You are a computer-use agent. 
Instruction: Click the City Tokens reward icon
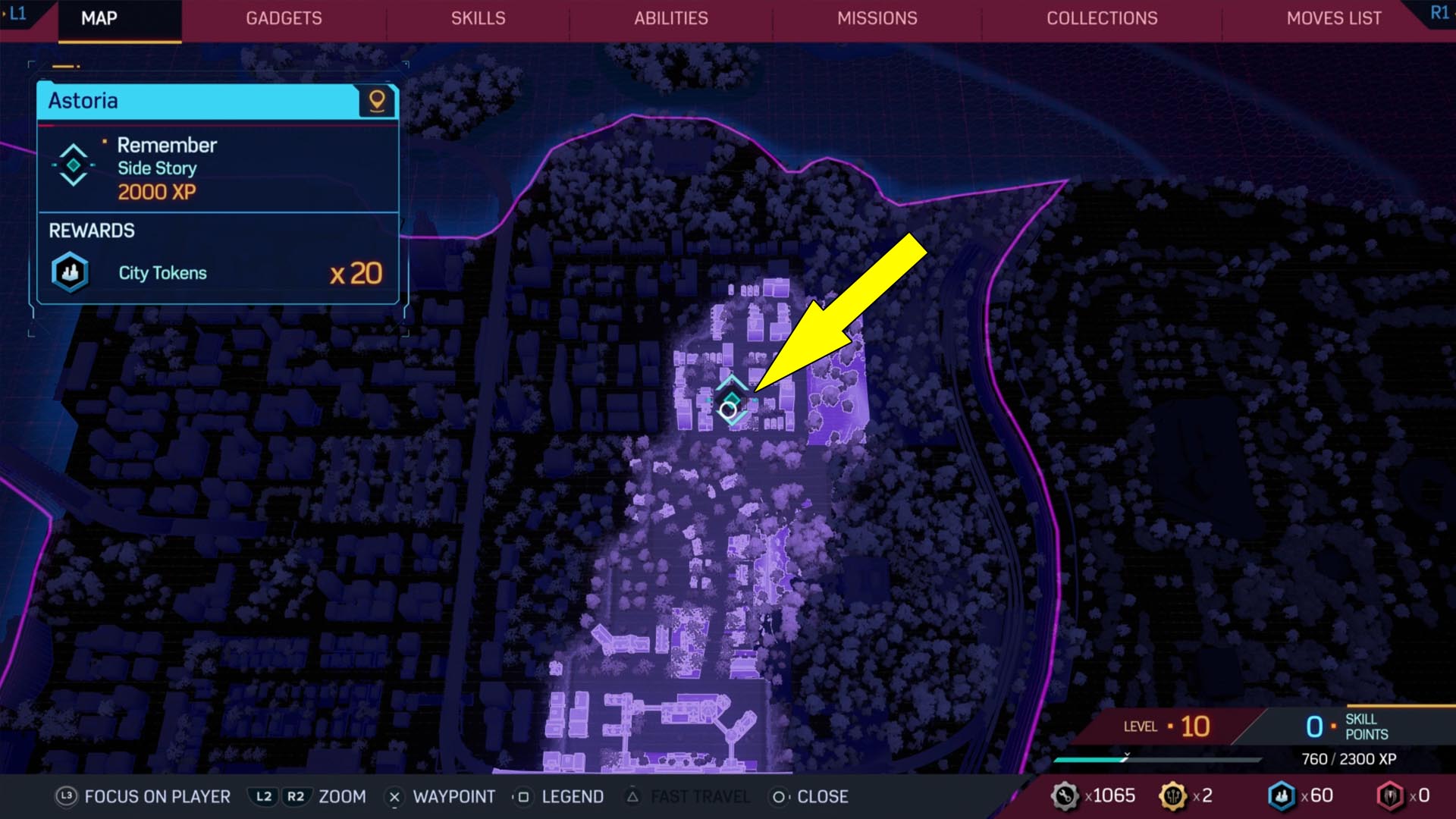pyautogui.click(x=68, y=271)
